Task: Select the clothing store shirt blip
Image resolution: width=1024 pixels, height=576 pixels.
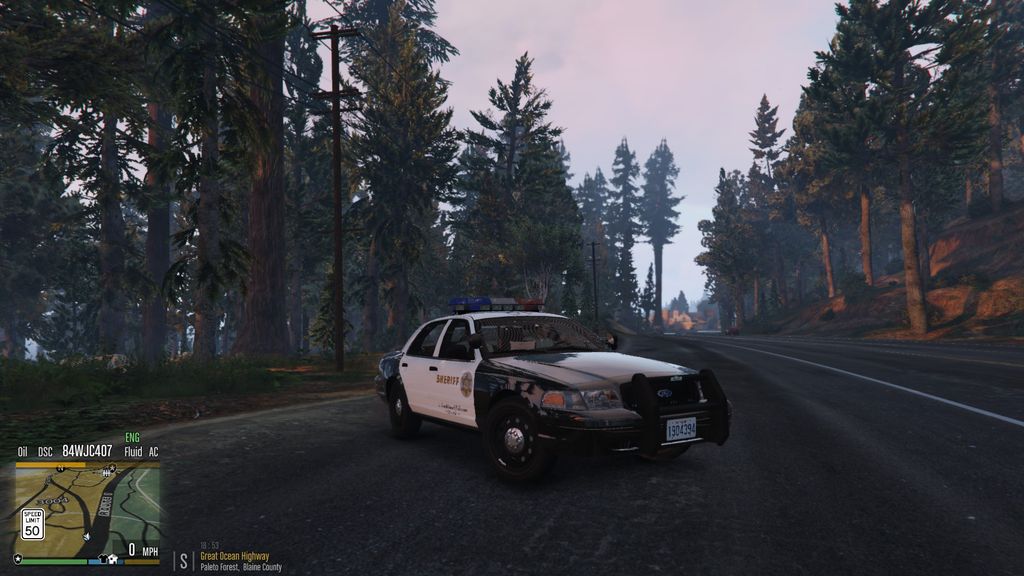Action: [103, 558]
